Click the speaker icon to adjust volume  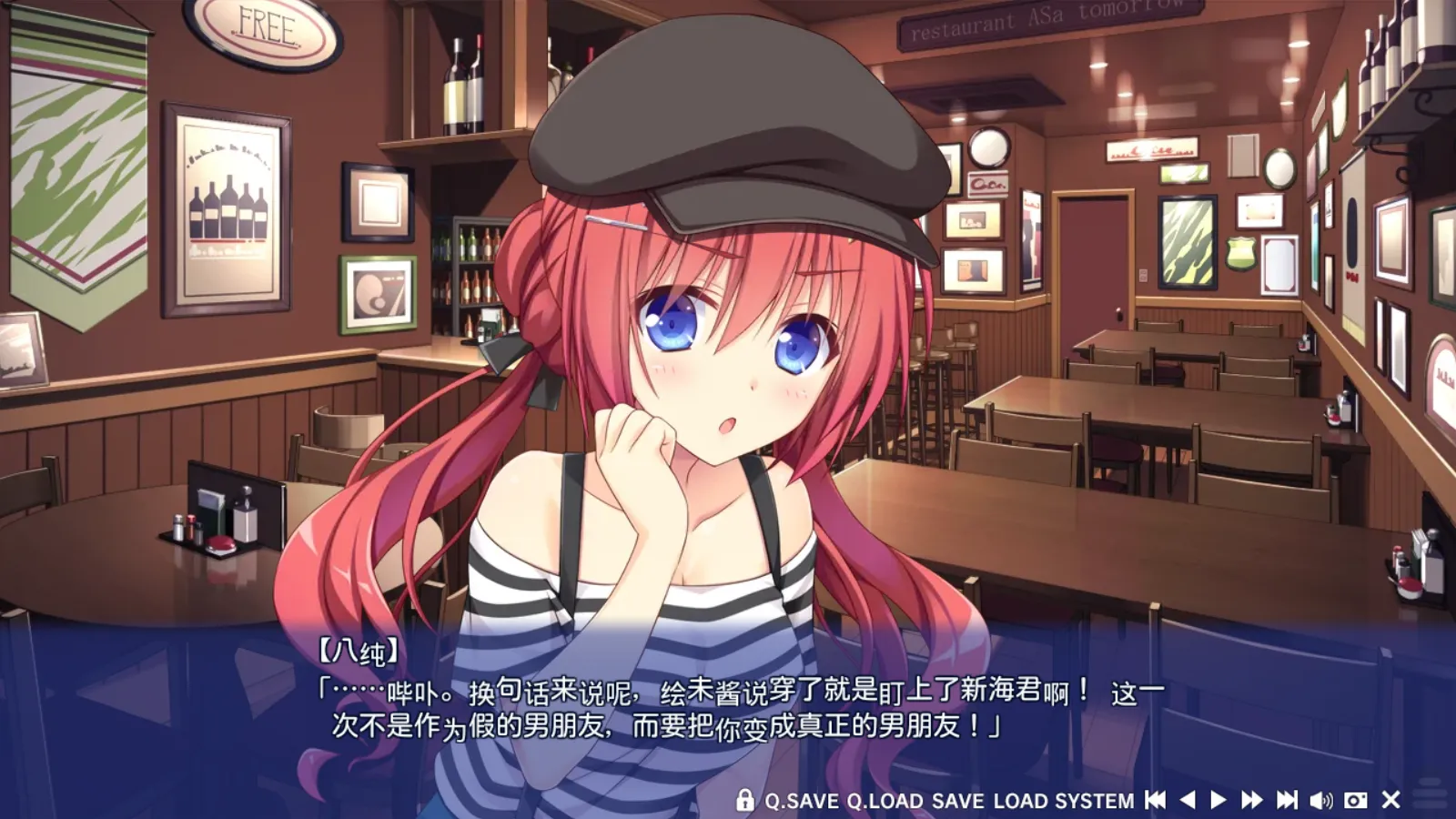(1321, 801)
